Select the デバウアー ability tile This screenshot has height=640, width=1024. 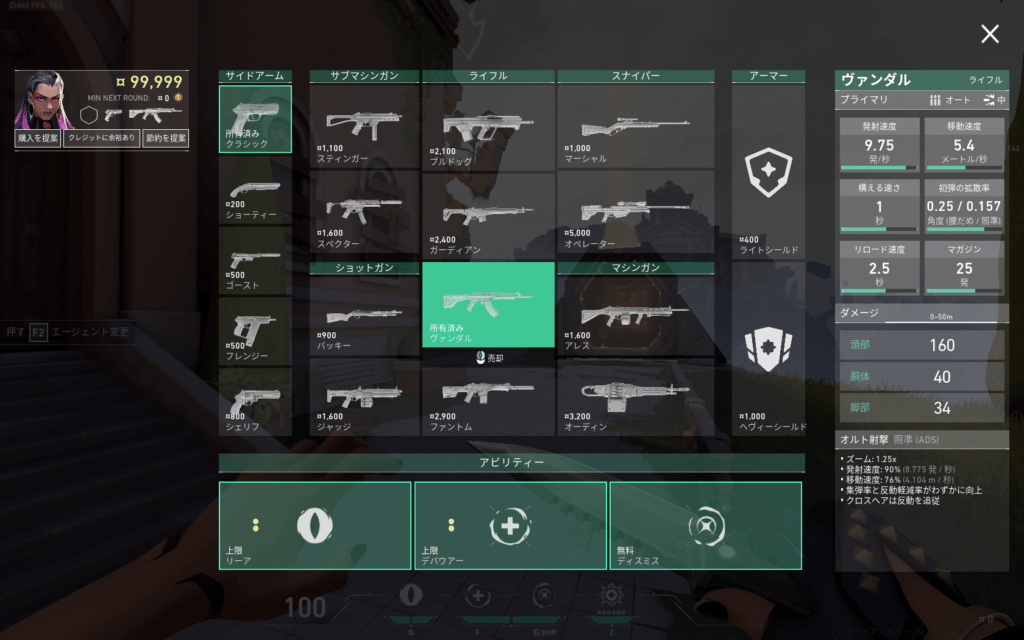510,526
